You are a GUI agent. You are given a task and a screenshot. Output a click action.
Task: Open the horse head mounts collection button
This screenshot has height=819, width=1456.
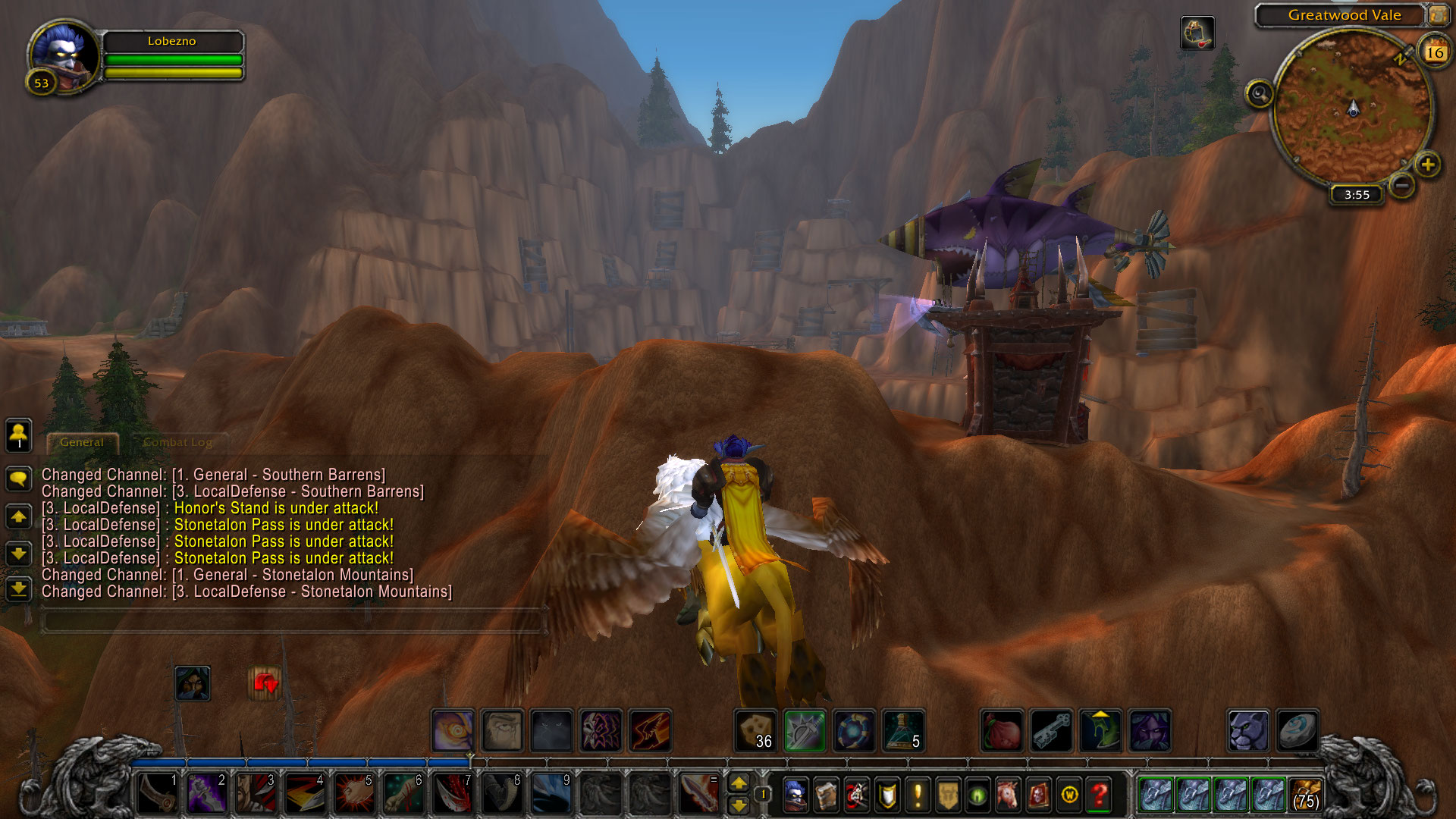[1008, 795]
